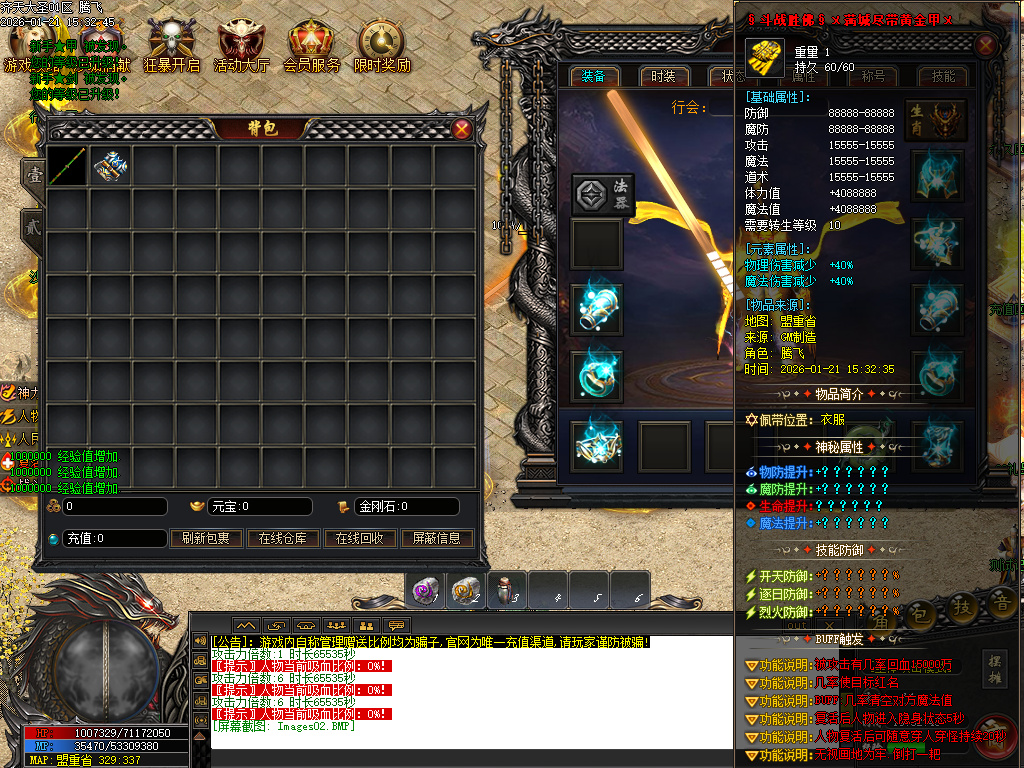Viewport: 1024px width, 768px height.
Task: Close the 背包 backpack window
Action: point(462,129)
